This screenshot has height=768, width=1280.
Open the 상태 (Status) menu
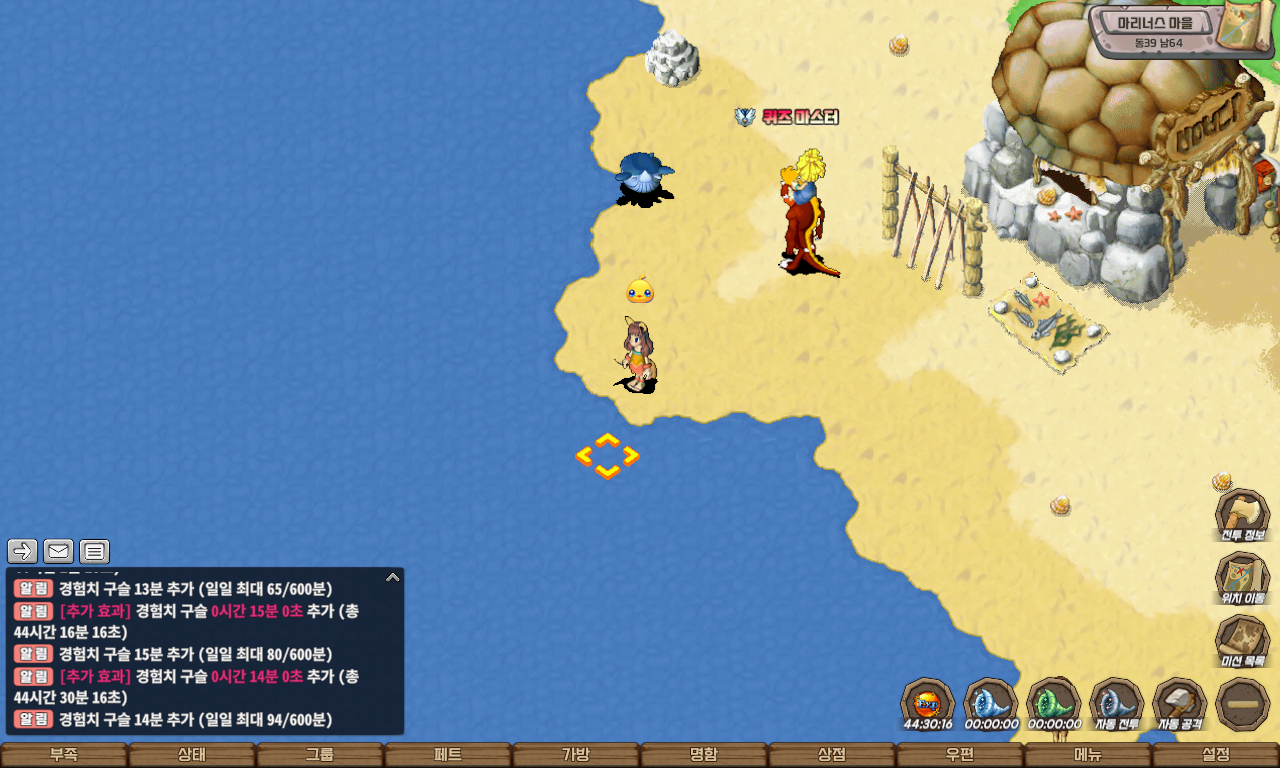coord(192,755)
